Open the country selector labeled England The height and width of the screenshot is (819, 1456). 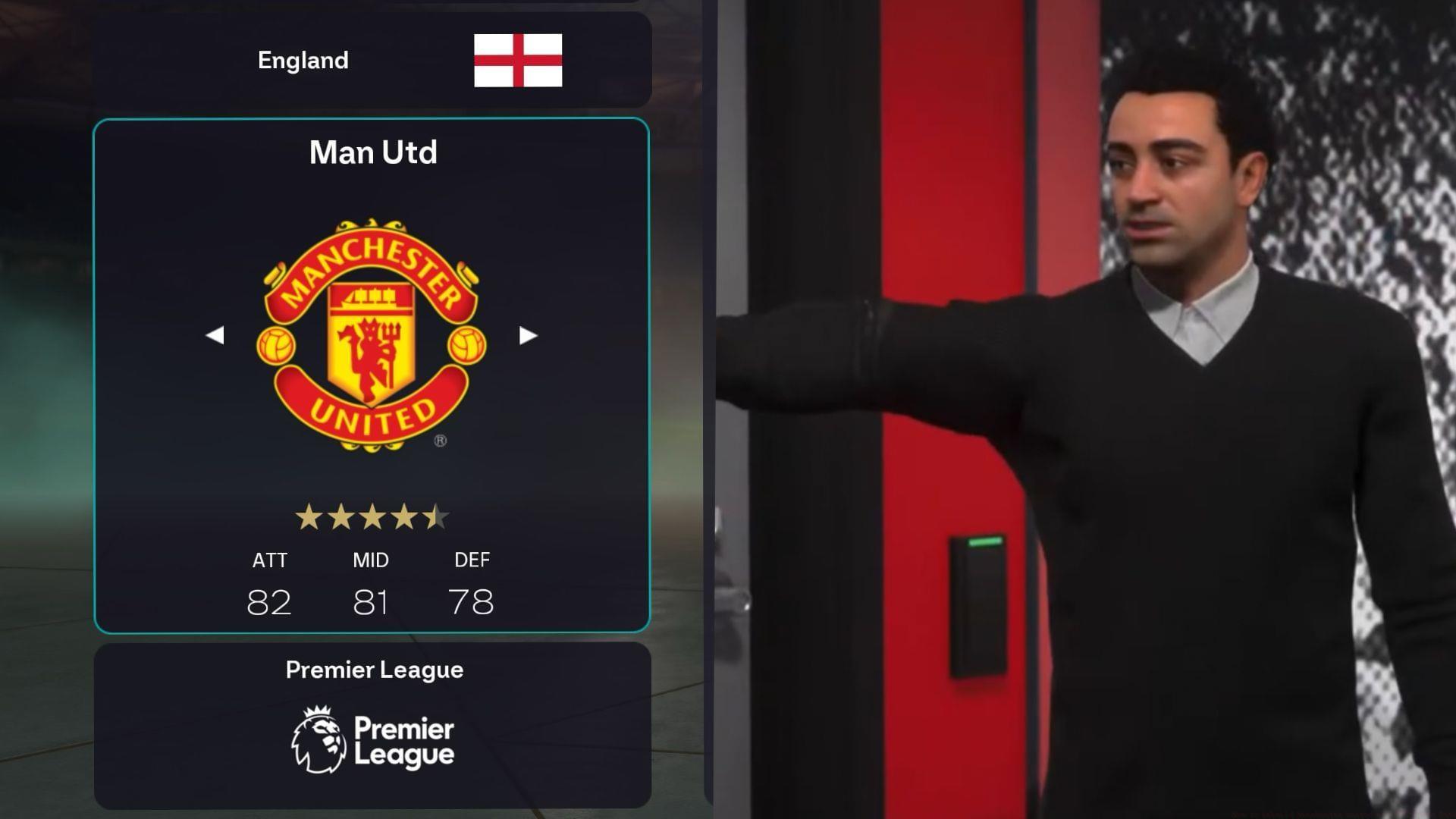[x=372, y=61]
